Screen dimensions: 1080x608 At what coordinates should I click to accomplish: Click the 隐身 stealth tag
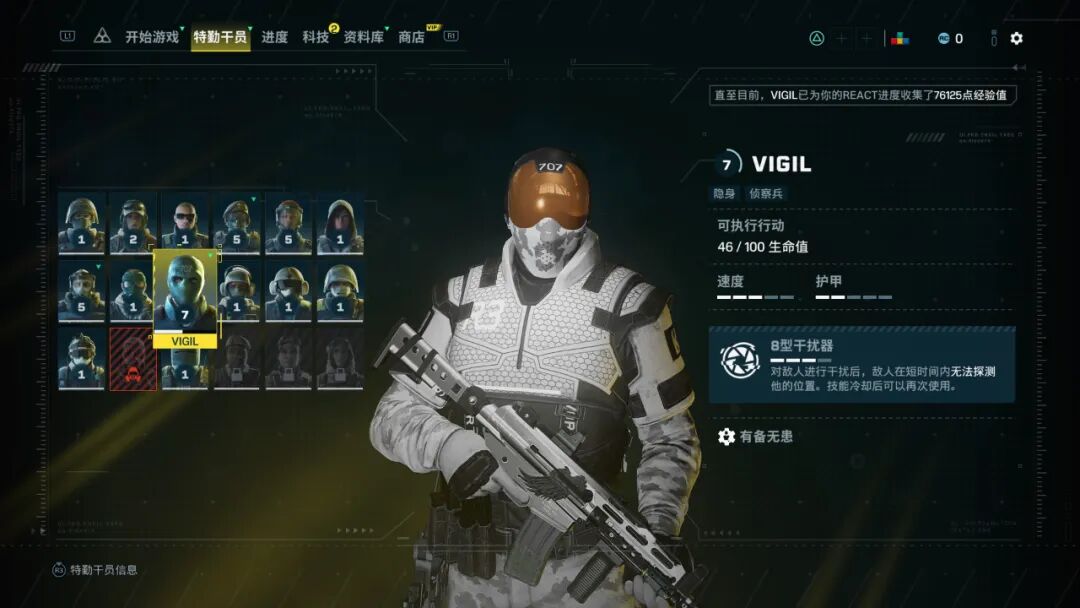click(x=724, y=194)
